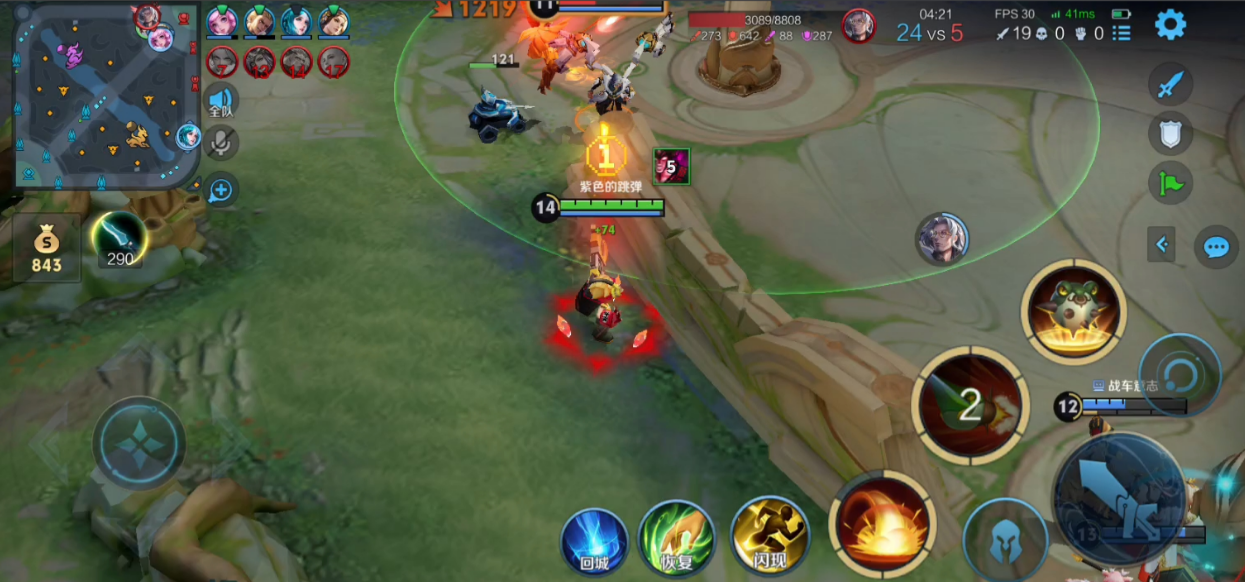Image resolution: width=1245 pixels, height=582 pixels.
Task: Send the green flag gather signal
Action: [x=1170, y=183]
